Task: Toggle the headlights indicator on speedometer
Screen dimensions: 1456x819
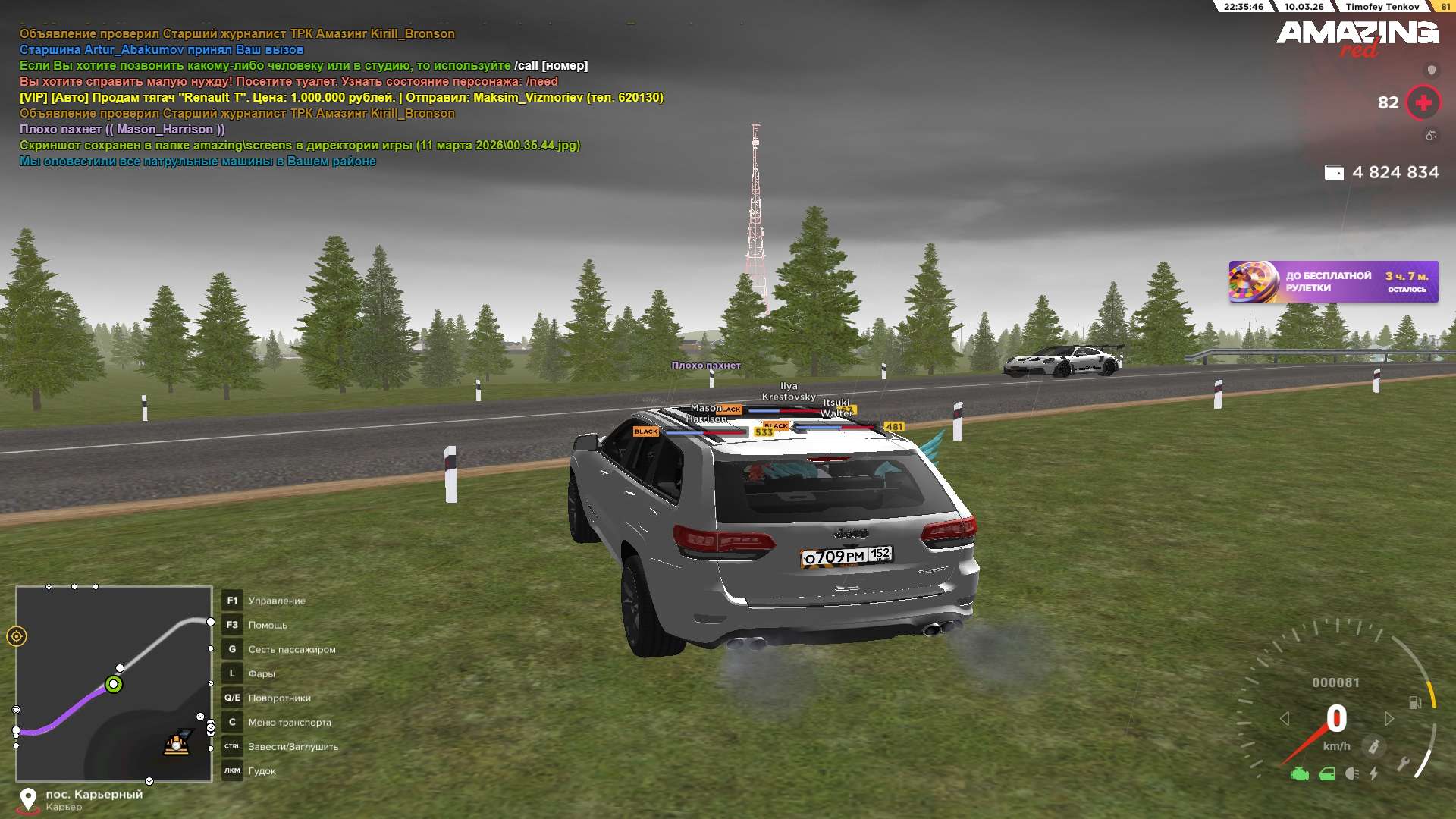Action: 1351,774
